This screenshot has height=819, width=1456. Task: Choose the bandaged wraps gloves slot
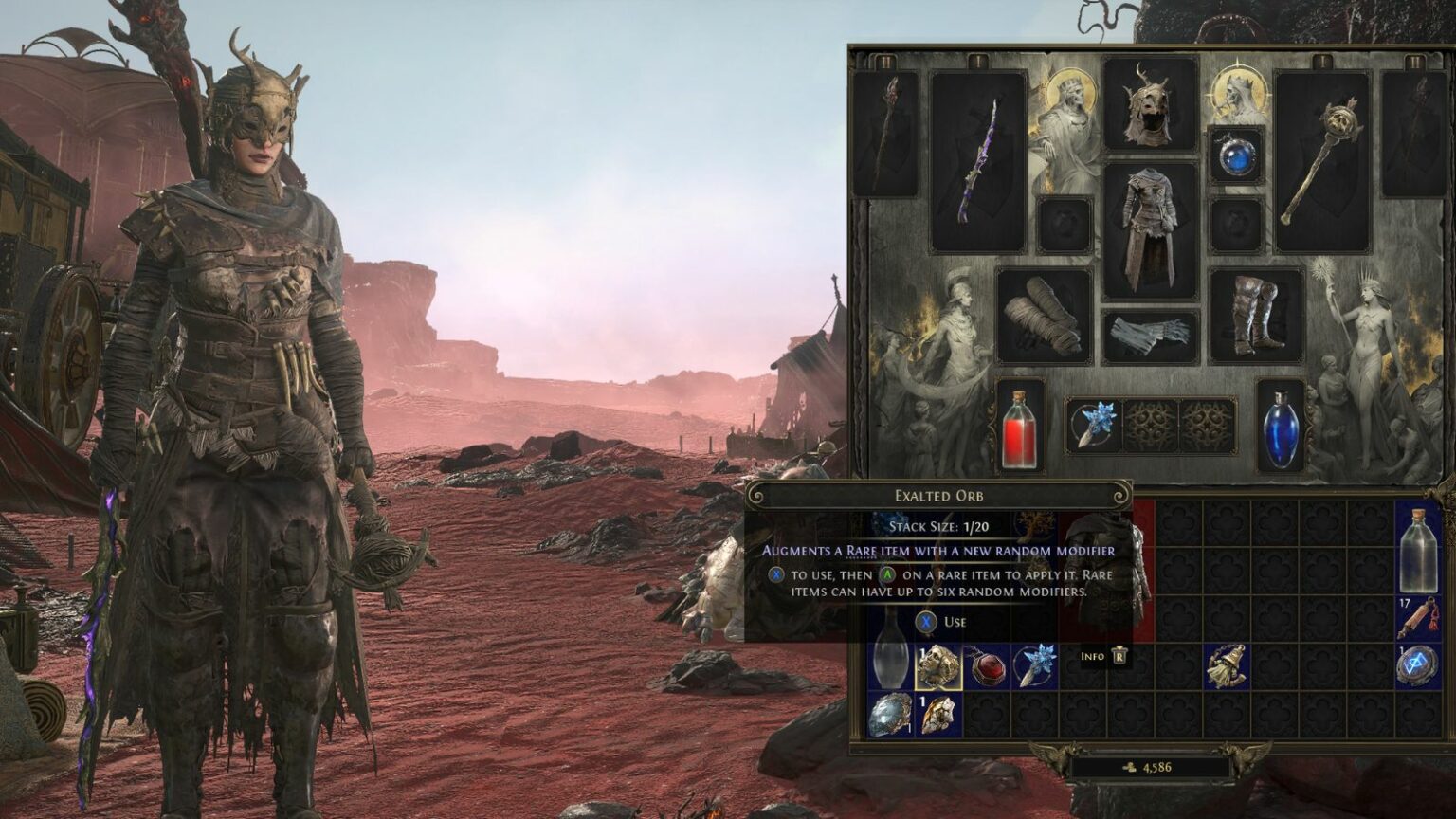(x=1044, y=317)
